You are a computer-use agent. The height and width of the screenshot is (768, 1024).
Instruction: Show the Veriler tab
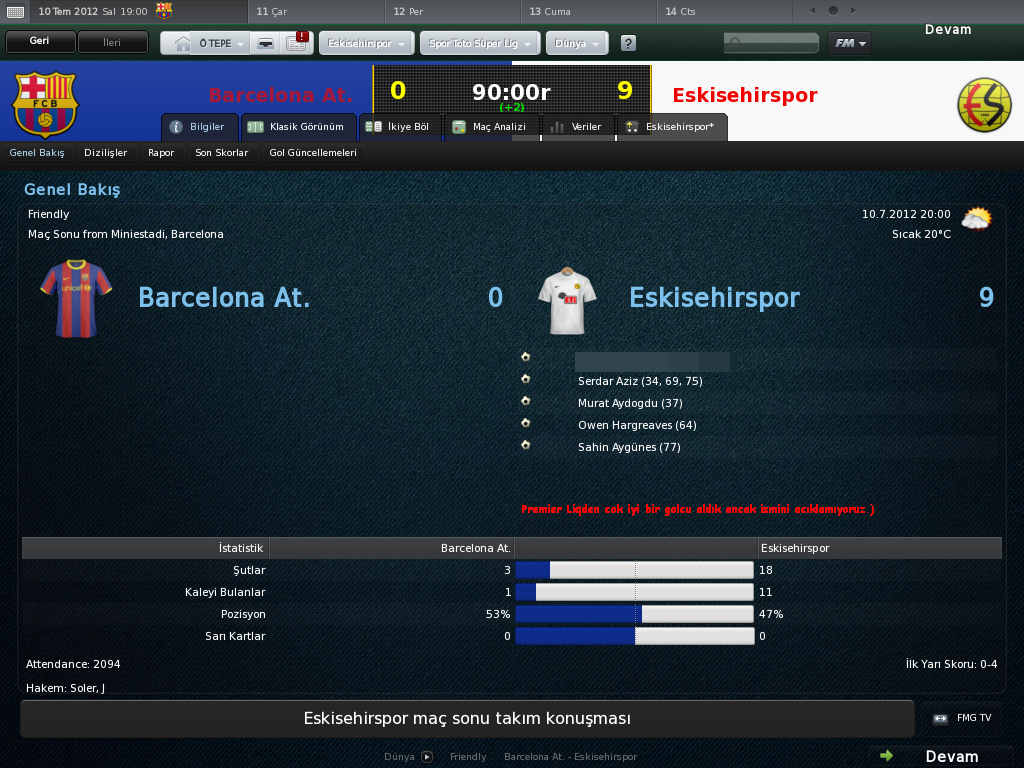pyautogui.click(x=578, y=127)
